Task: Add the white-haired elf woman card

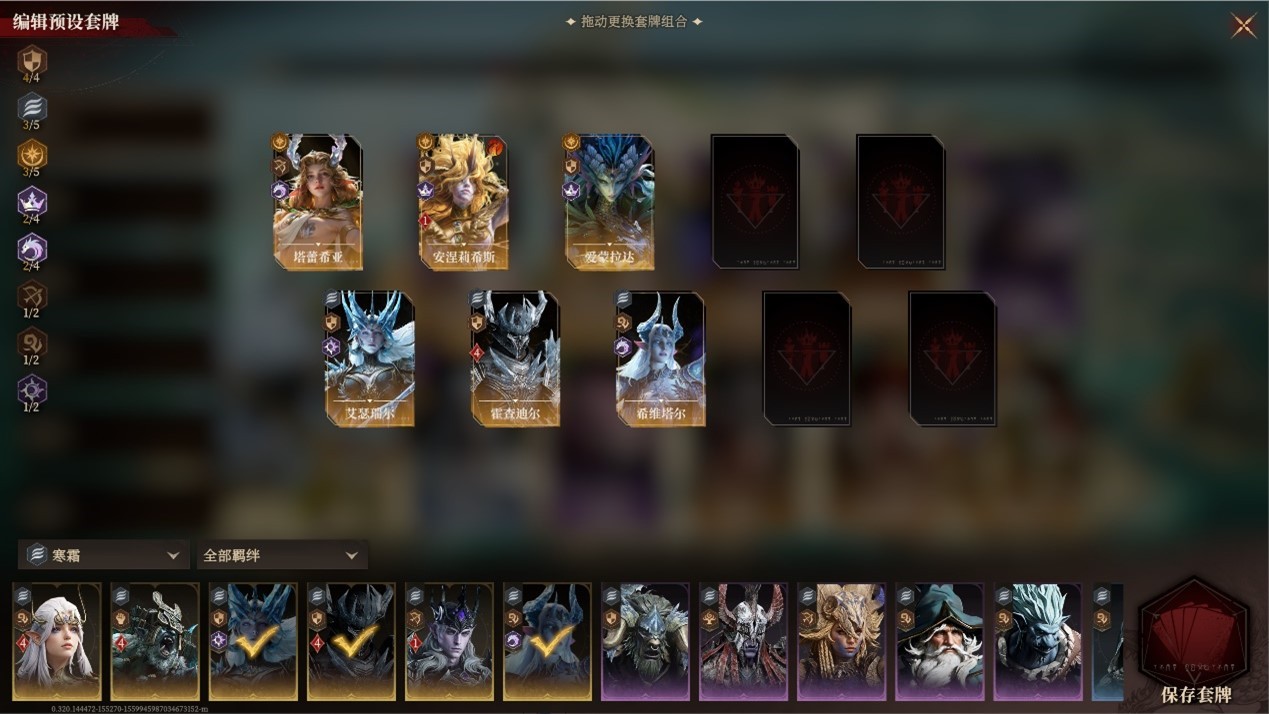Action: [57, 642]
